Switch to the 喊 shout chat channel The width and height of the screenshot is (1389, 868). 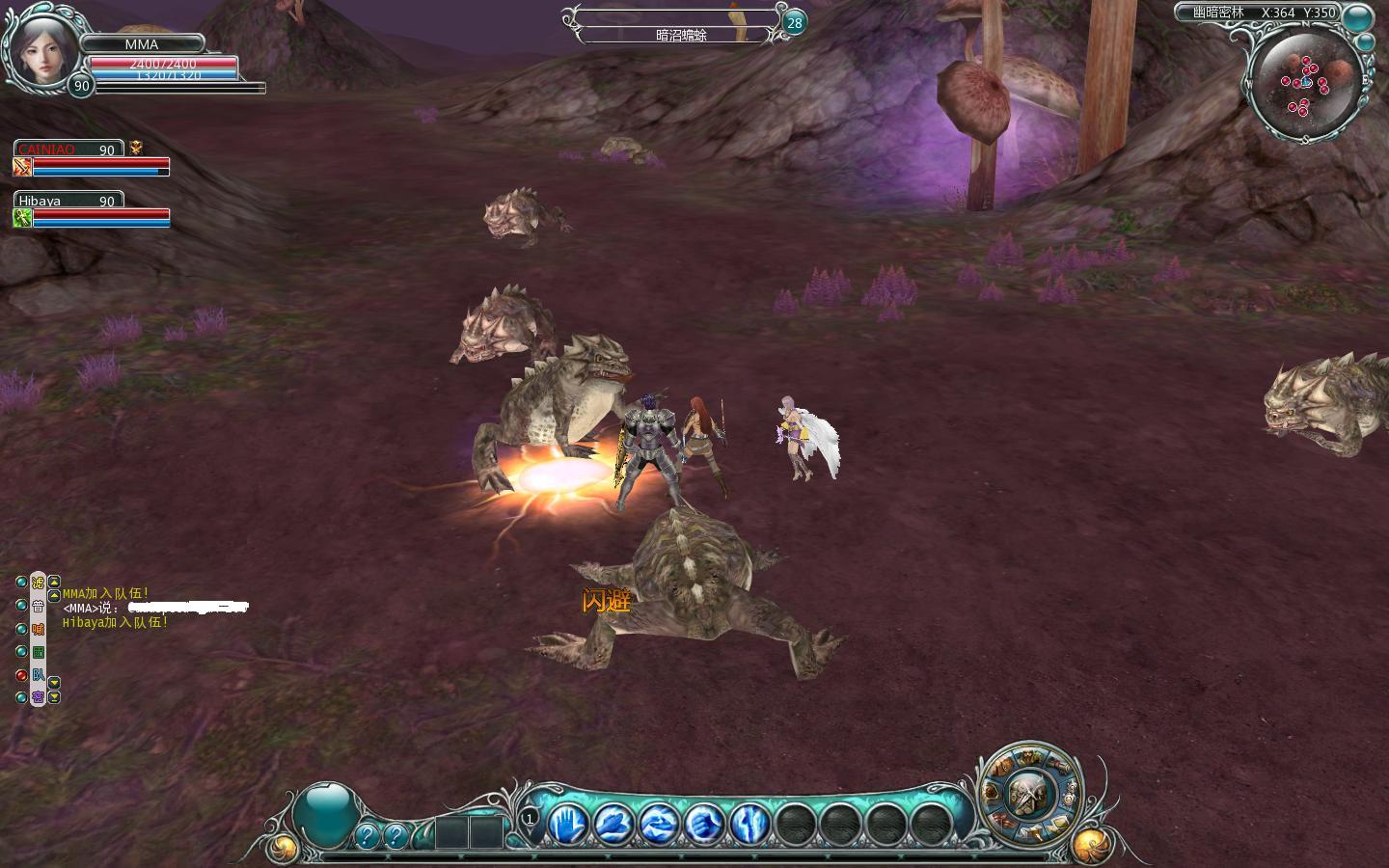(x=39, y=629)
